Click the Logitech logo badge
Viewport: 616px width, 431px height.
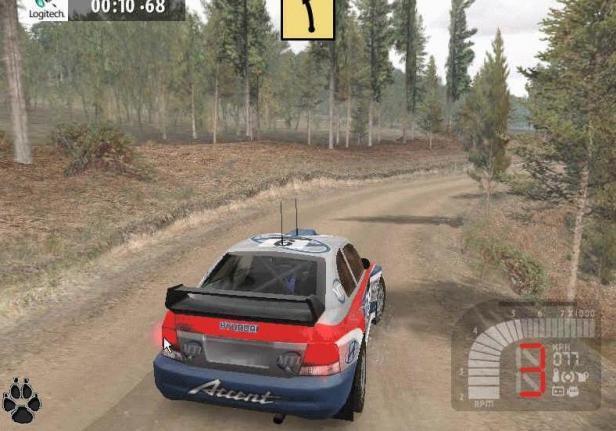pyautogui.click(x=42, y=10)
